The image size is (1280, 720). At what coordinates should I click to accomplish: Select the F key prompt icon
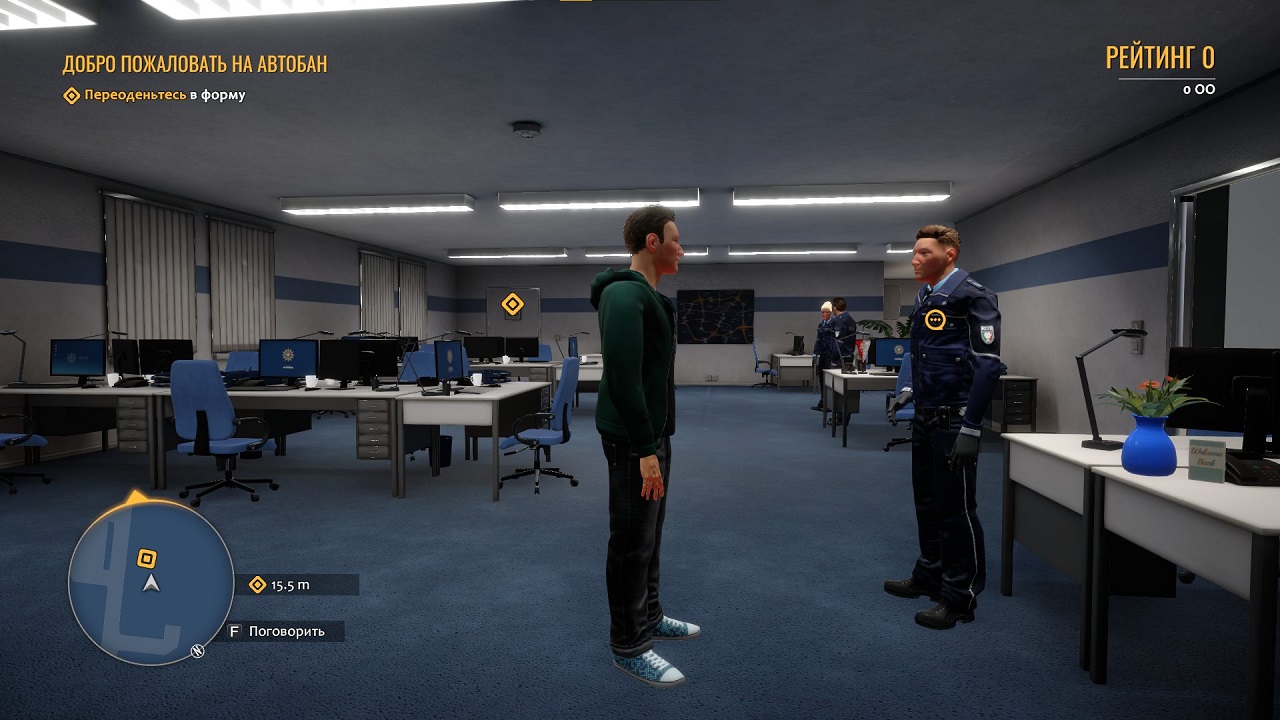click(x=235, y=631)
